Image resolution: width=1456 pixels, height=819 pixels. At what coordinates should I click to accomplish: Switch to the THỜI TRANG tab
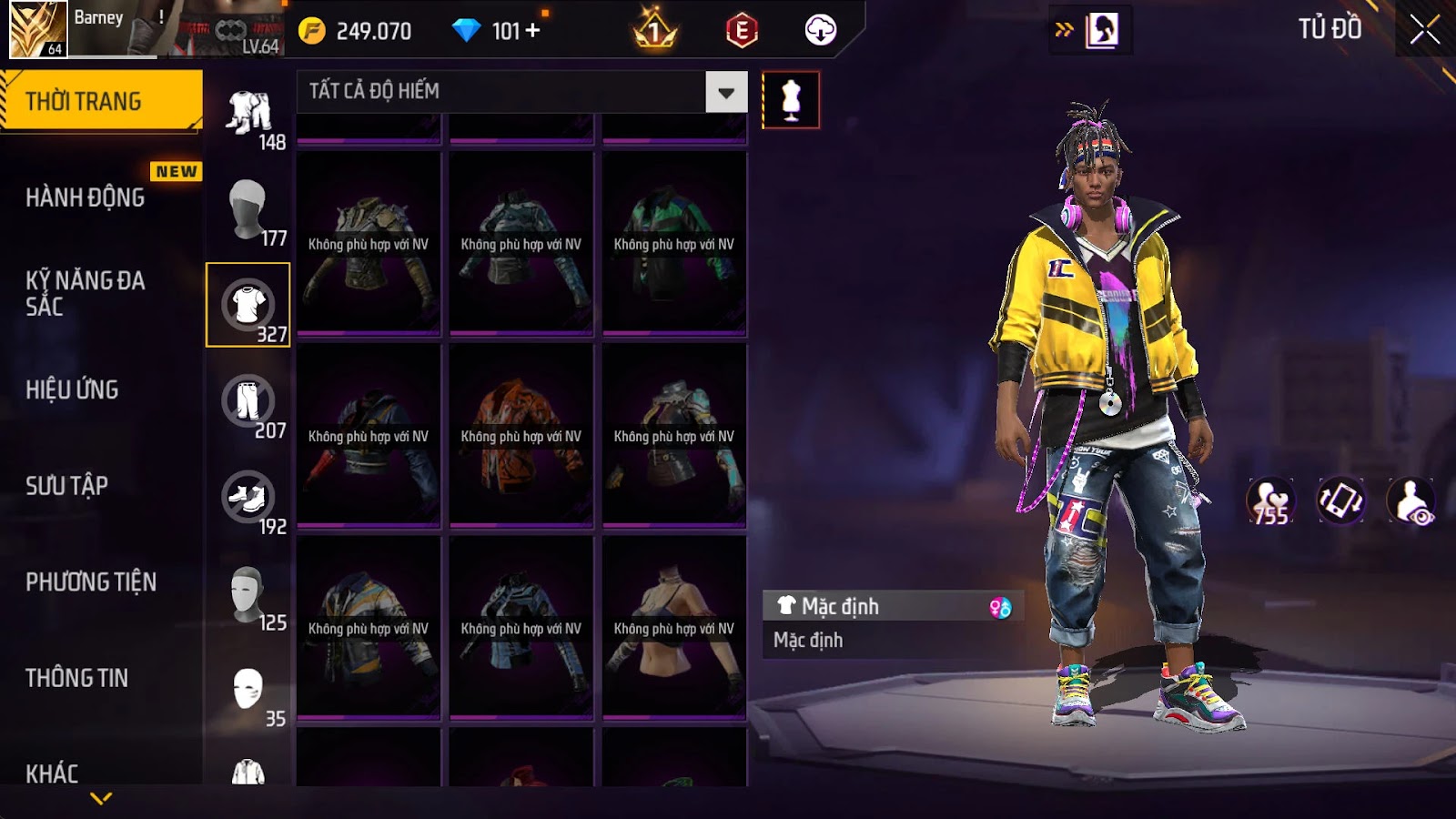(x=100, y=101)
